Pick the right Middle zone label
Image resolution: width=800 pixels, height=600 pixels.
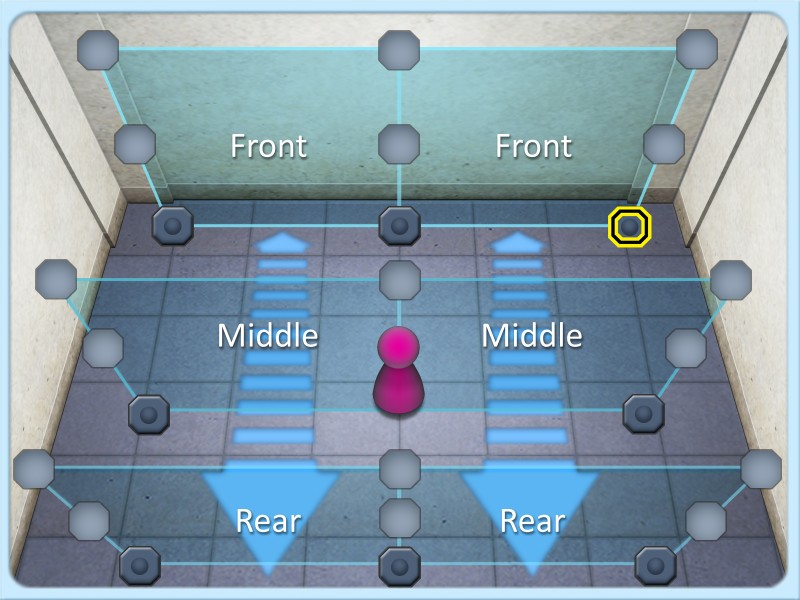pyautogui.click(x=532, y=336)
